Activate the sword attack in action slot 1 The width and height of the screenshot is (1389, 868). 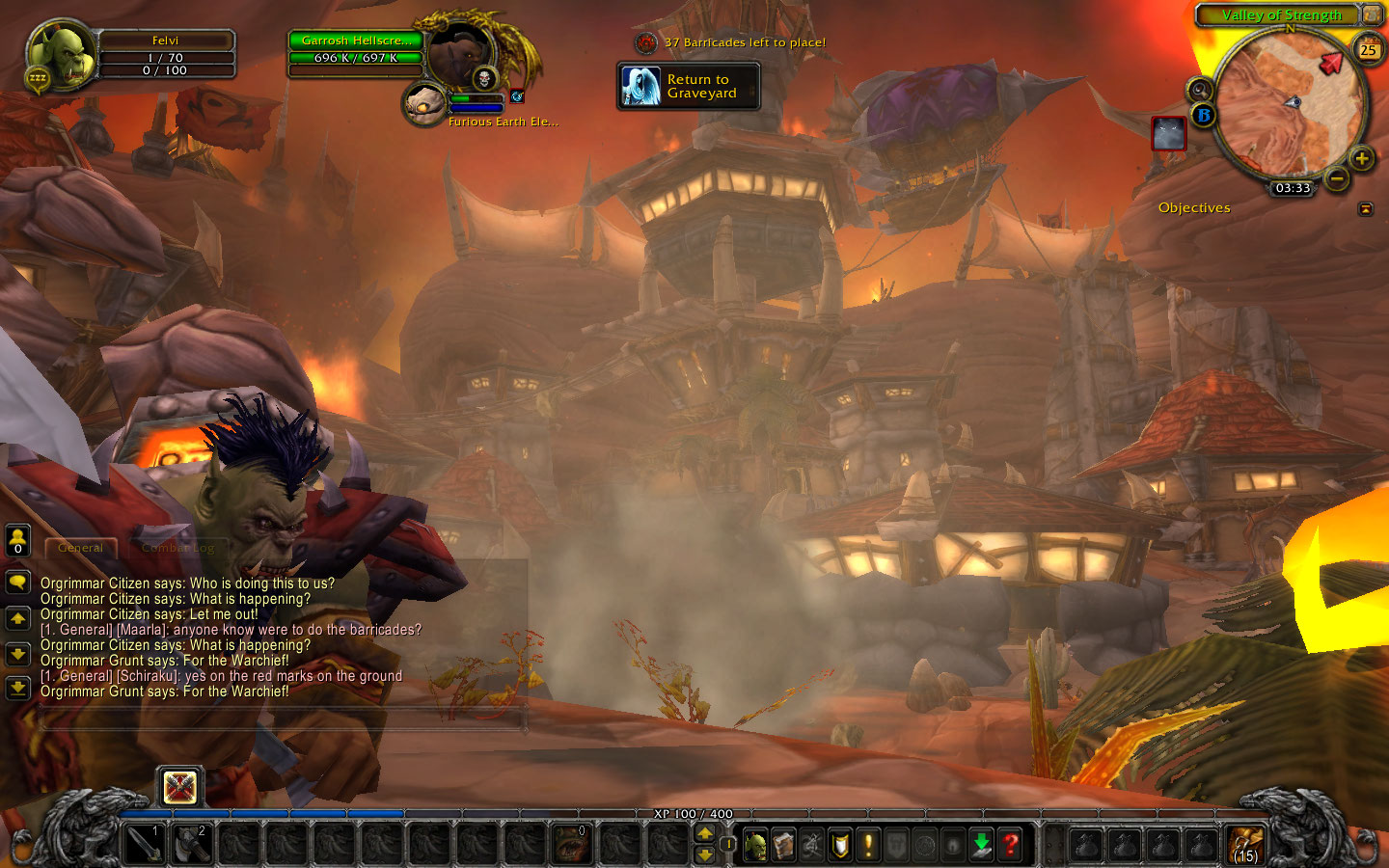pyautogui.click(x=145, y=845)
